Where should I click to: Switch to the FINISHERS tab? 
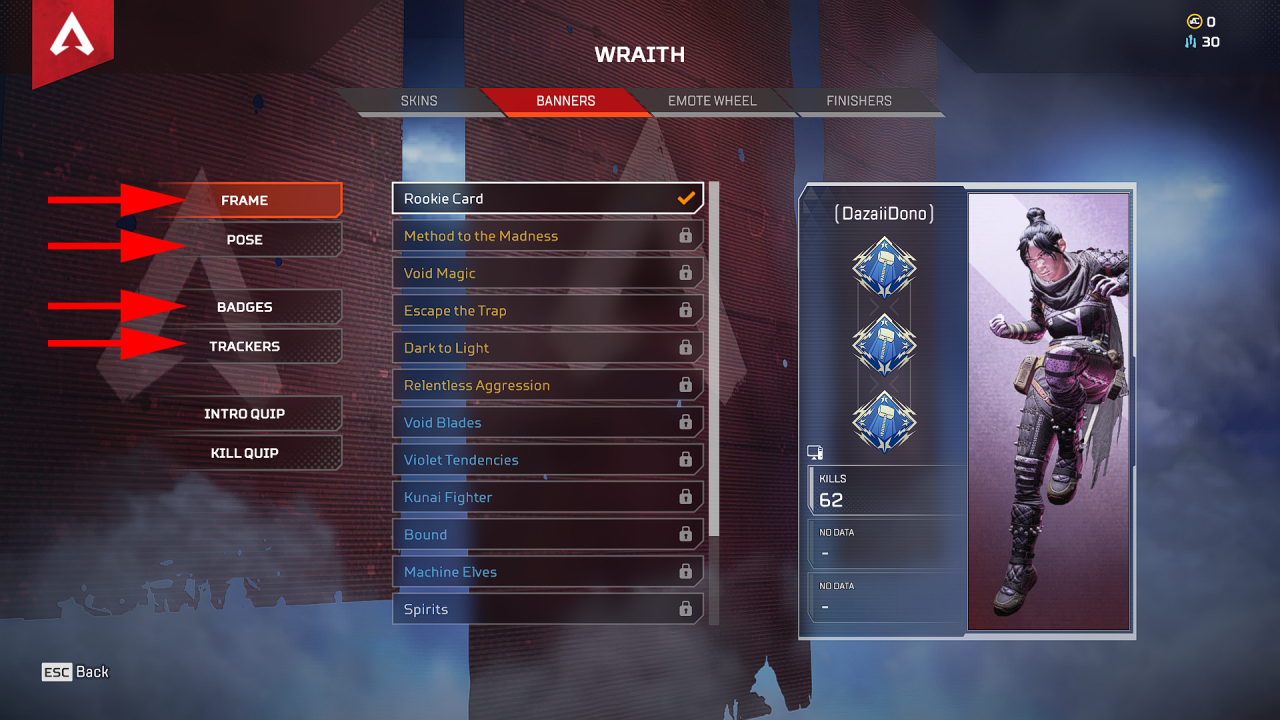pos(858,100)
